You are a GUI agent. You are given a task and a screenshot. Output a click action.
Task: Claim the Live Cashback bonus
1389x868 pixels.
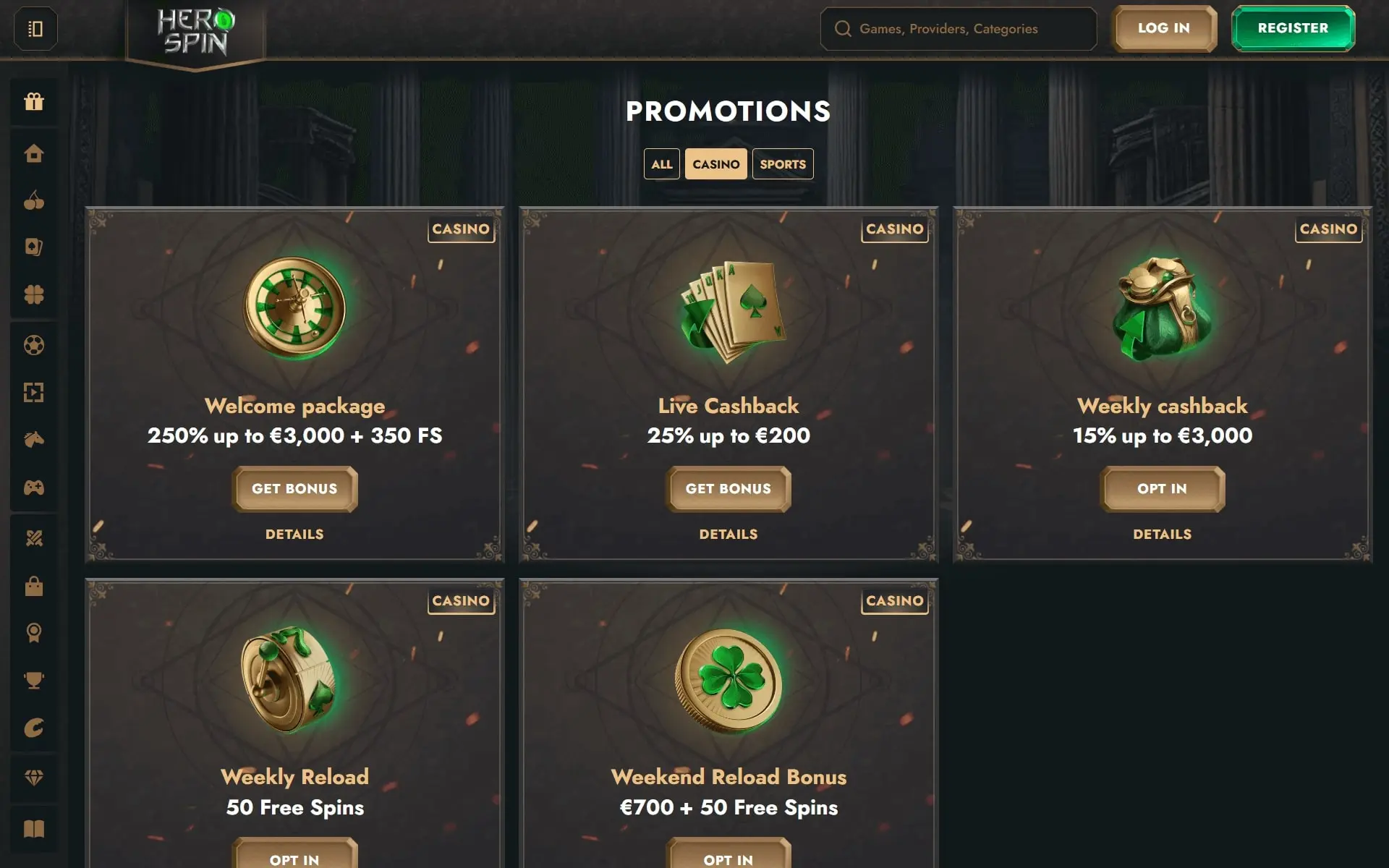click(x=728, y=489)
